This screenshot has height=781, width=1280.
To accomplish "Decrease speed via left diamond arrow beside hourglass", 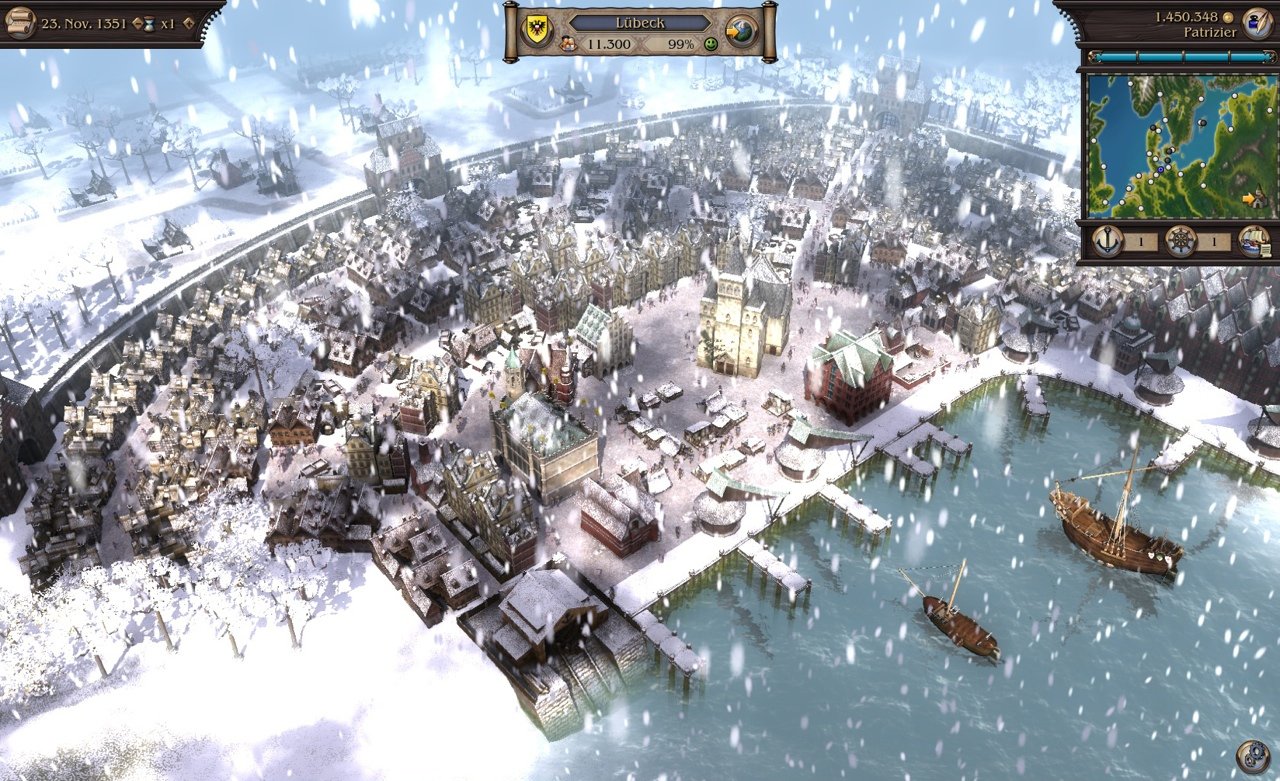I will [137, 22].
